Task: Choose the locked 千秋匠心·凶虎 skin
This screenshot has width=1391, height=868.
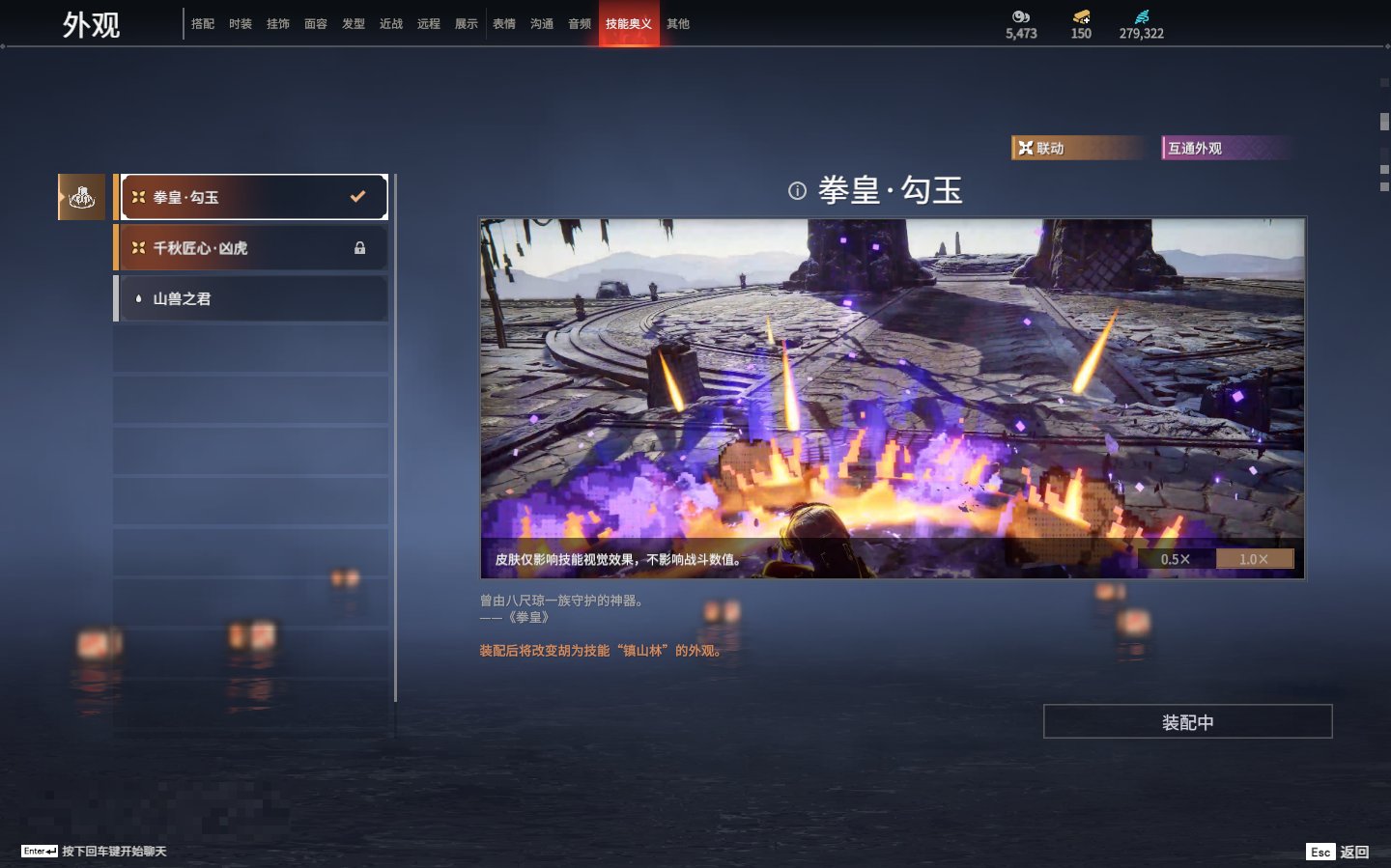Action: click(x=251, y=248)
